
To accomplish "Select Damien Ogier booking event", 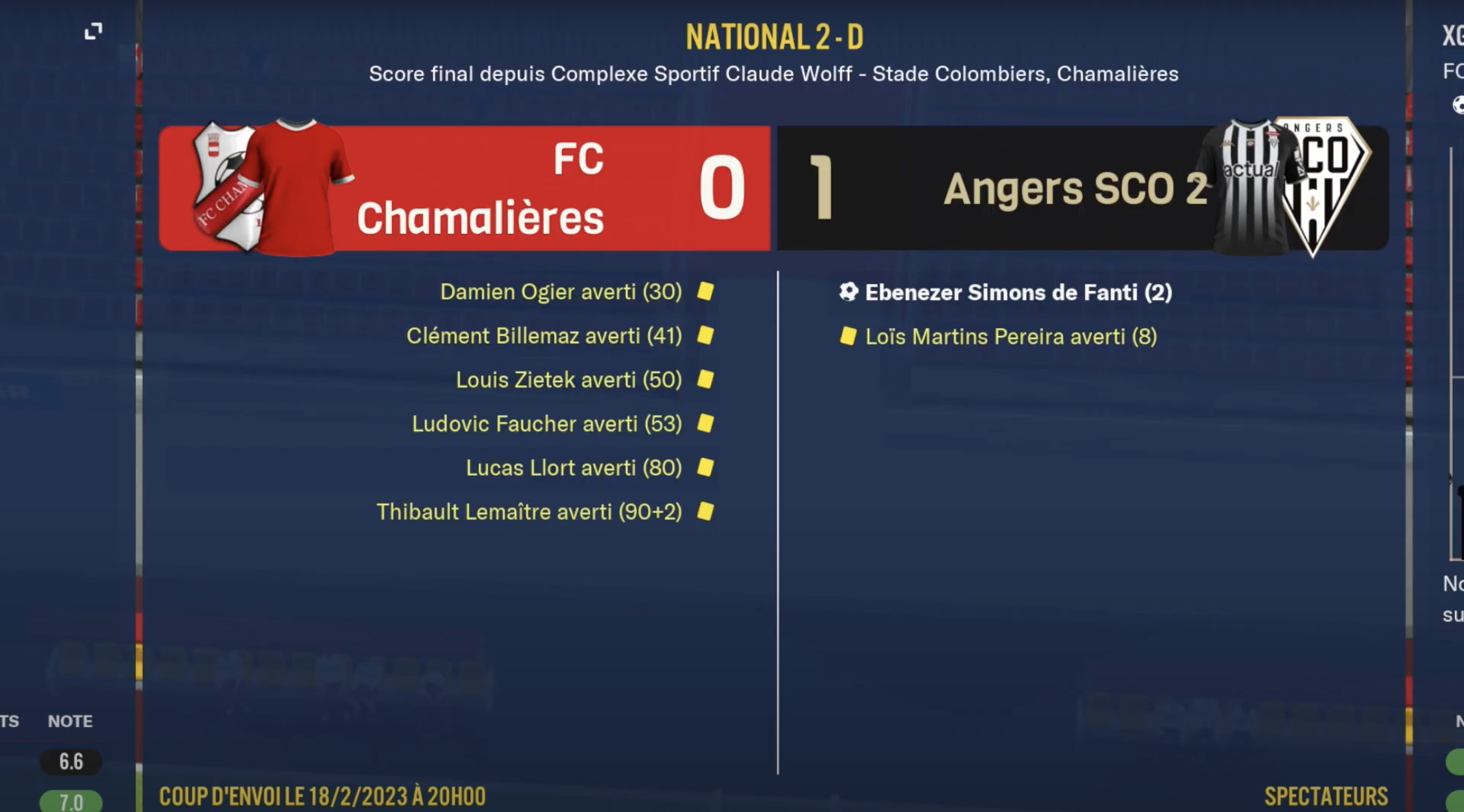I will pos(561,292).
